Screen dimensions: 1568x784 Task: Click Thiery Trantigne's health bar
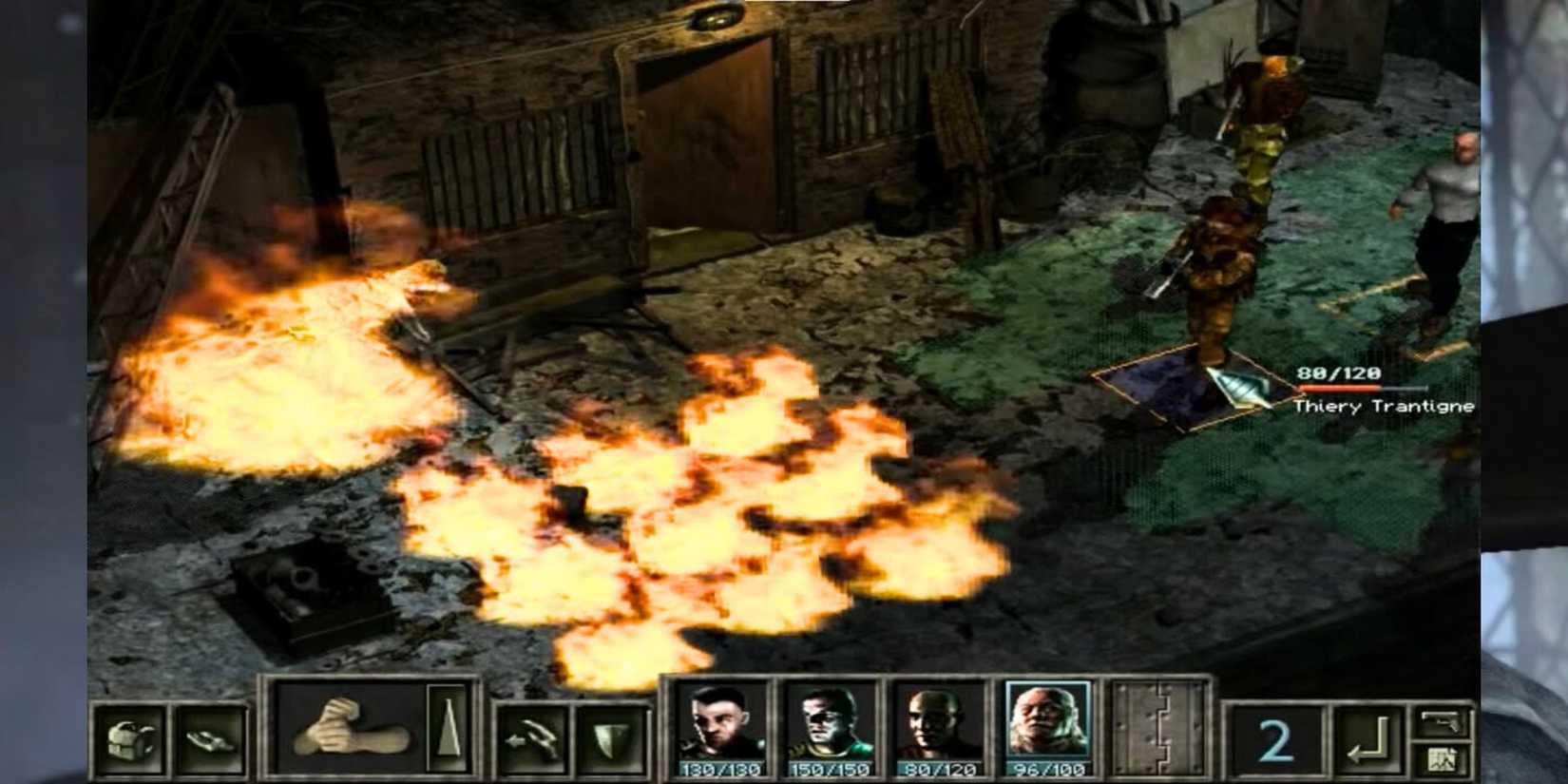click(x=1361, y=387)
